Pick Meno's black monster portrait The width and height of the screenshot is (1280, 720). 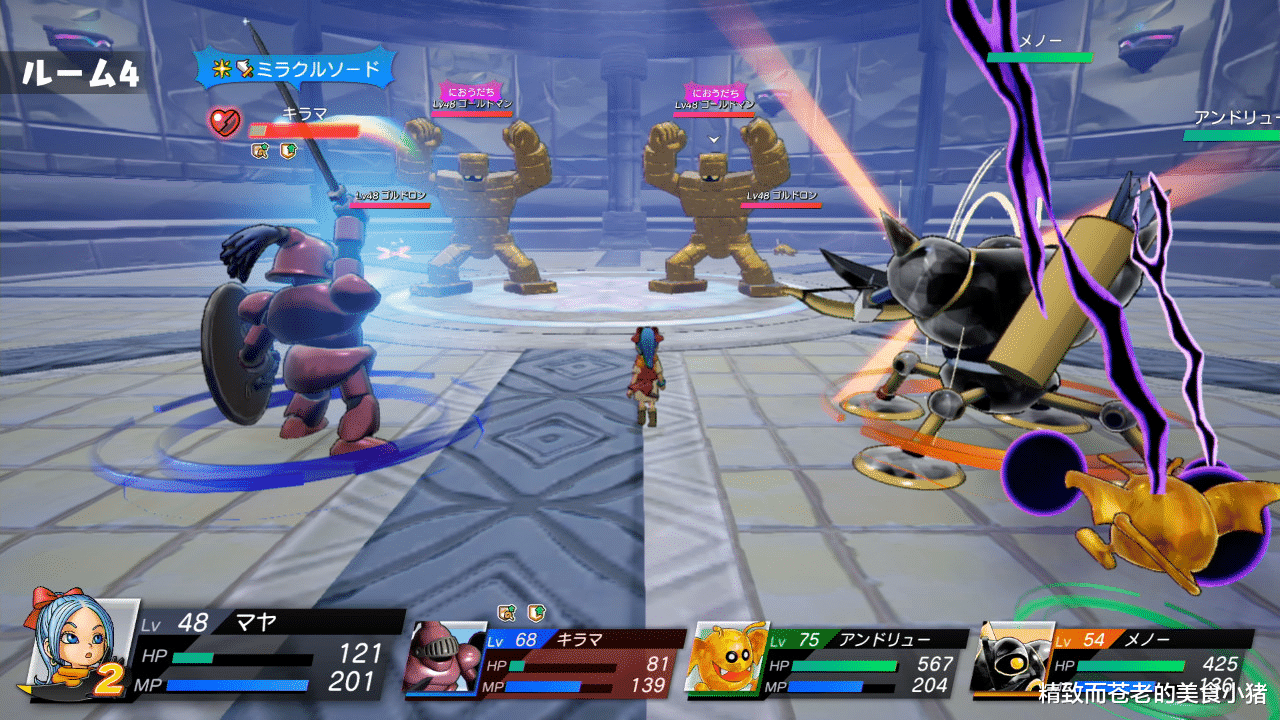1012,657
